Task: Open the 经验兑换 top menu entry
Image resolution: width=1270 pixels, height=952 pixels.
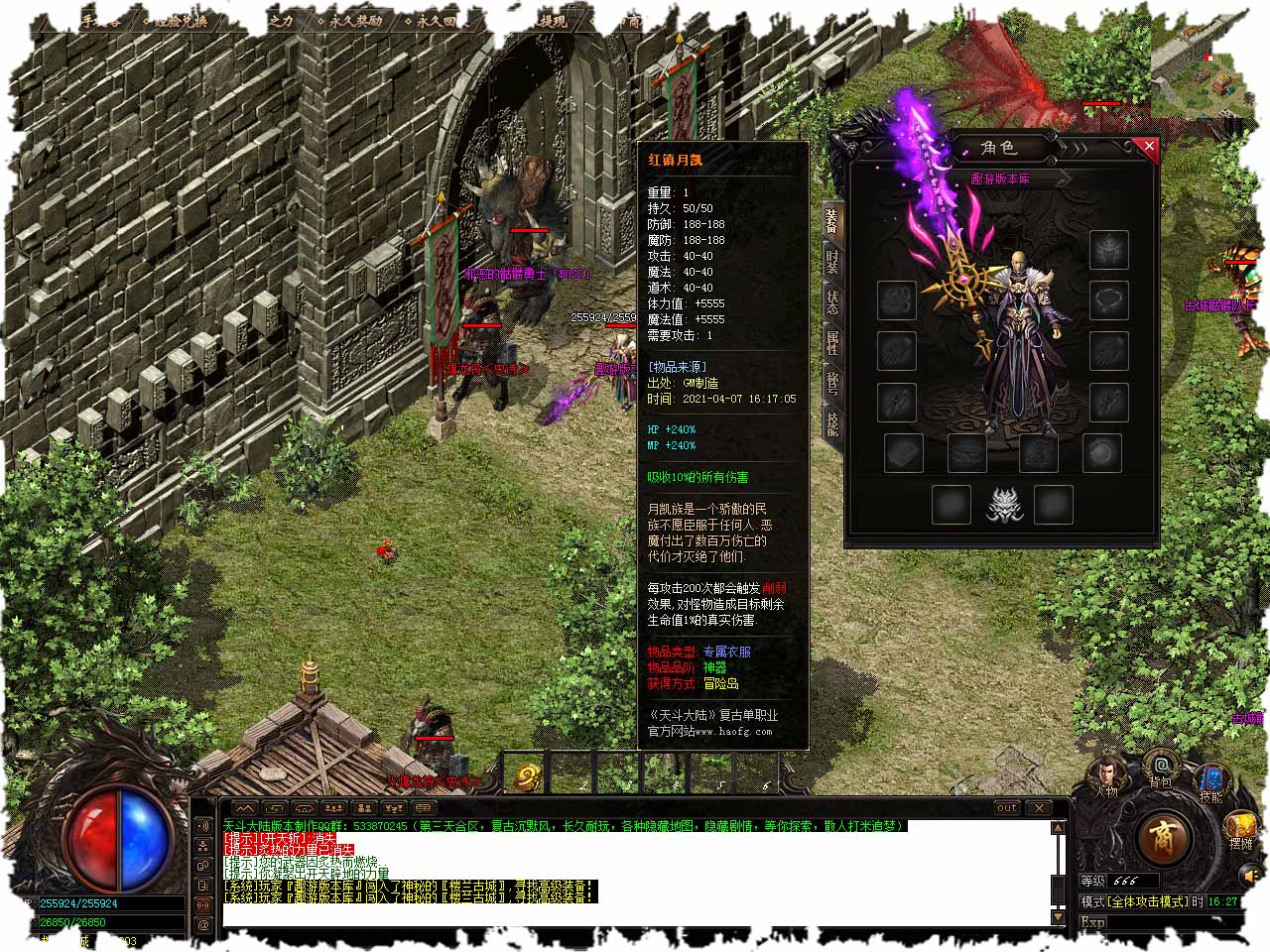Action: tap(175, 20)
